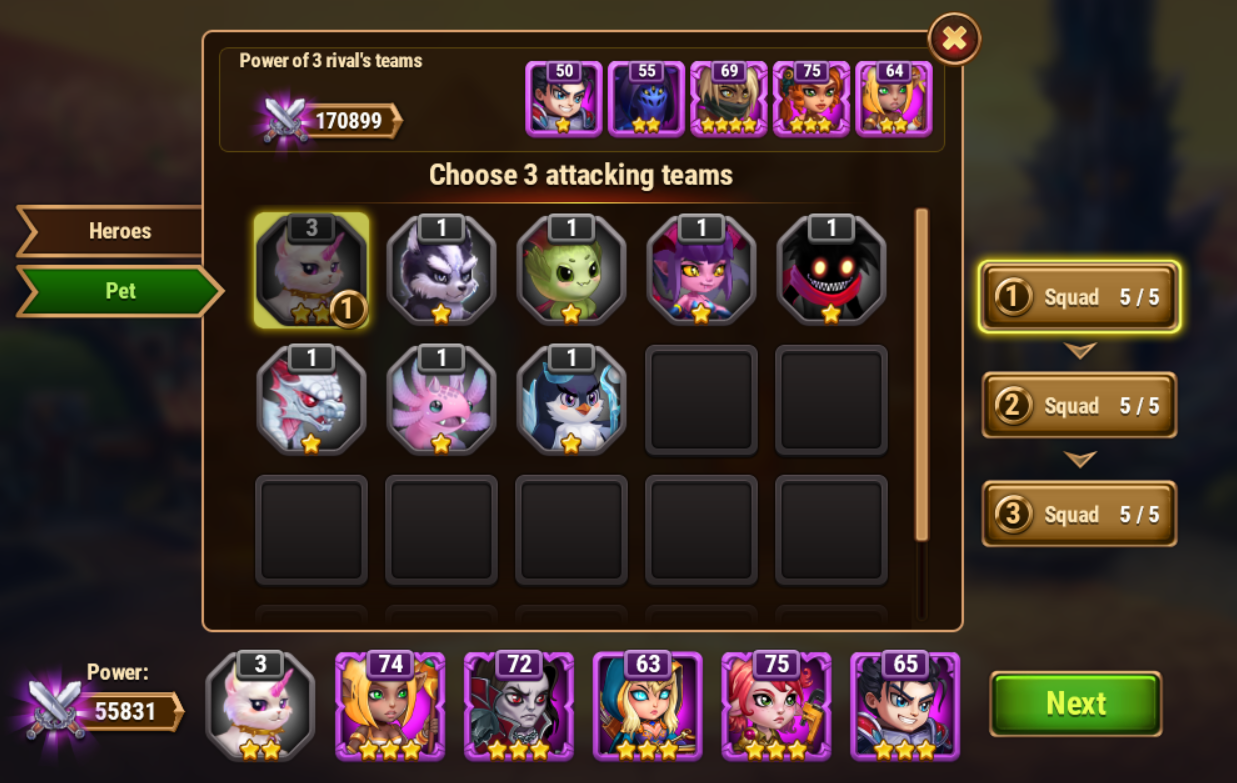The height and width of the screenshot is (783, 1237).
Task: Pick the penguin pet
Action: tap(571, 401)
